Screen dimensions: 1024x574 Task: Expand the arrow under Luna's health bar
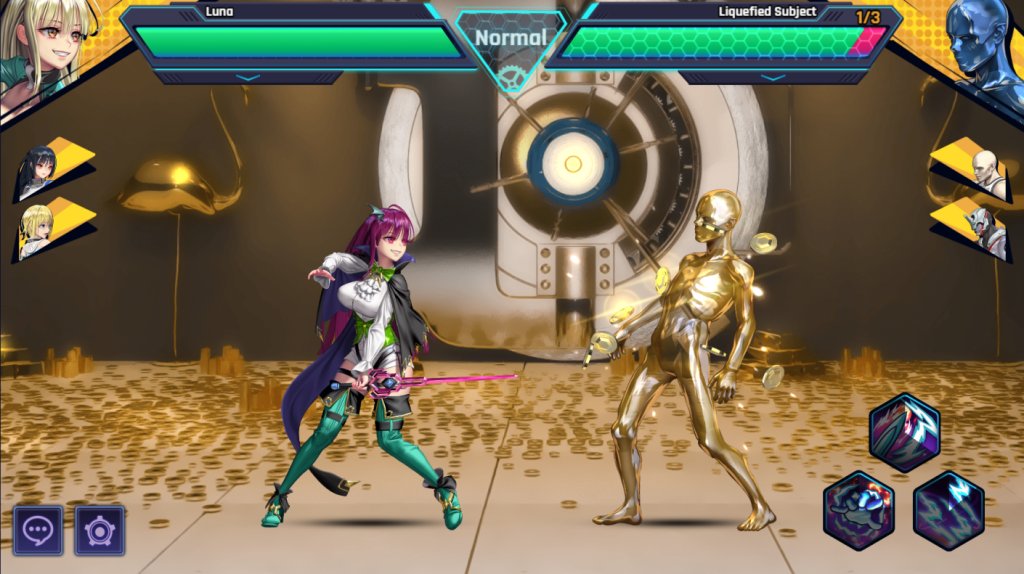(x=247, y=77)
